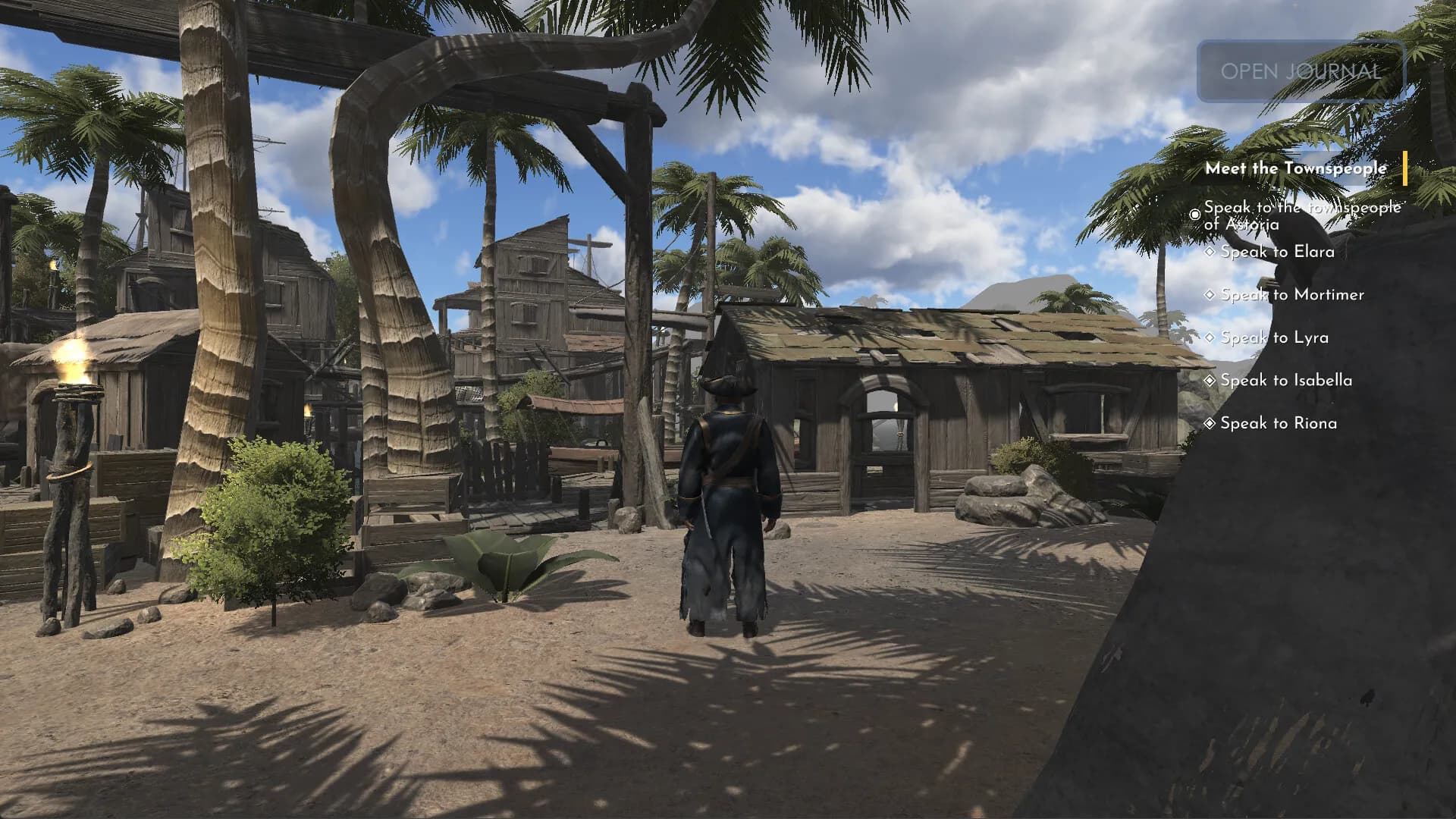
Task: Click the "Speak to Elara" objective text
Action: pyautogui.click(x=1277, y=252)
